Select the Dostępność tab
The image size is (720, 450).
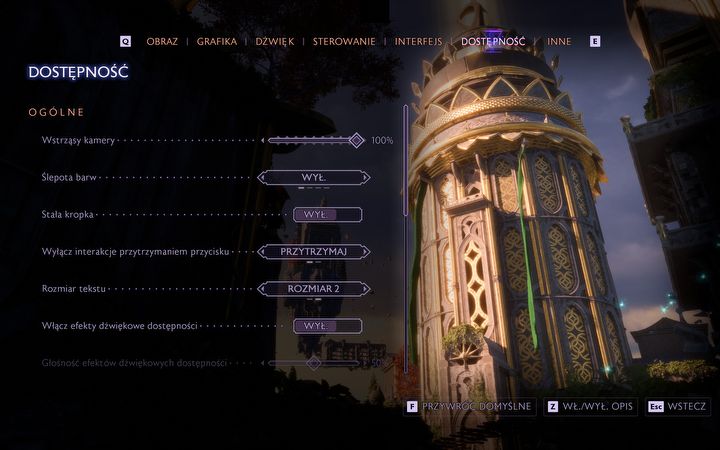[493, 42]
